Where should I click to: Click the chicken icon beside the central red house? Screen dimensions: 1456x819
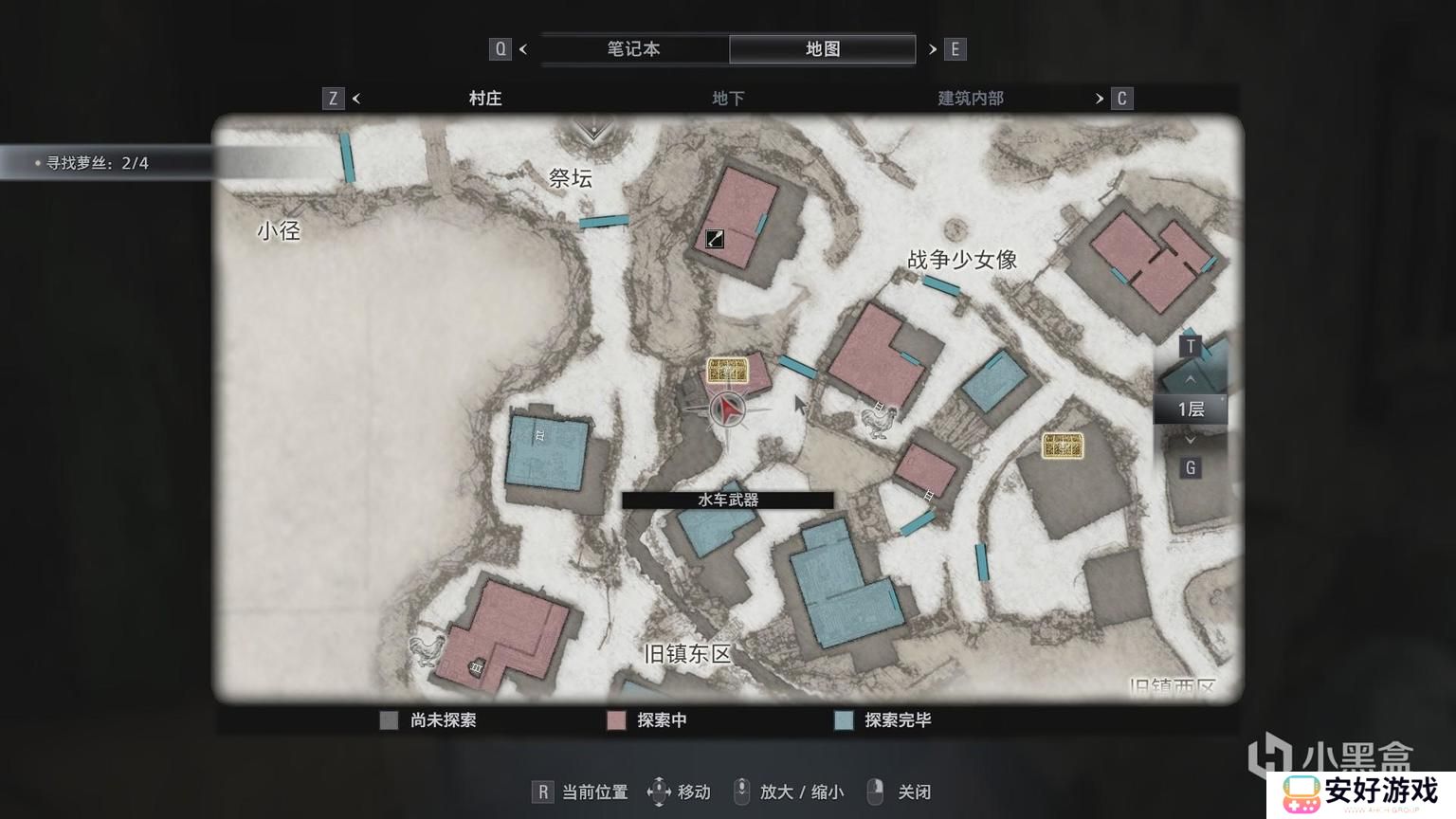click(878, 418)
